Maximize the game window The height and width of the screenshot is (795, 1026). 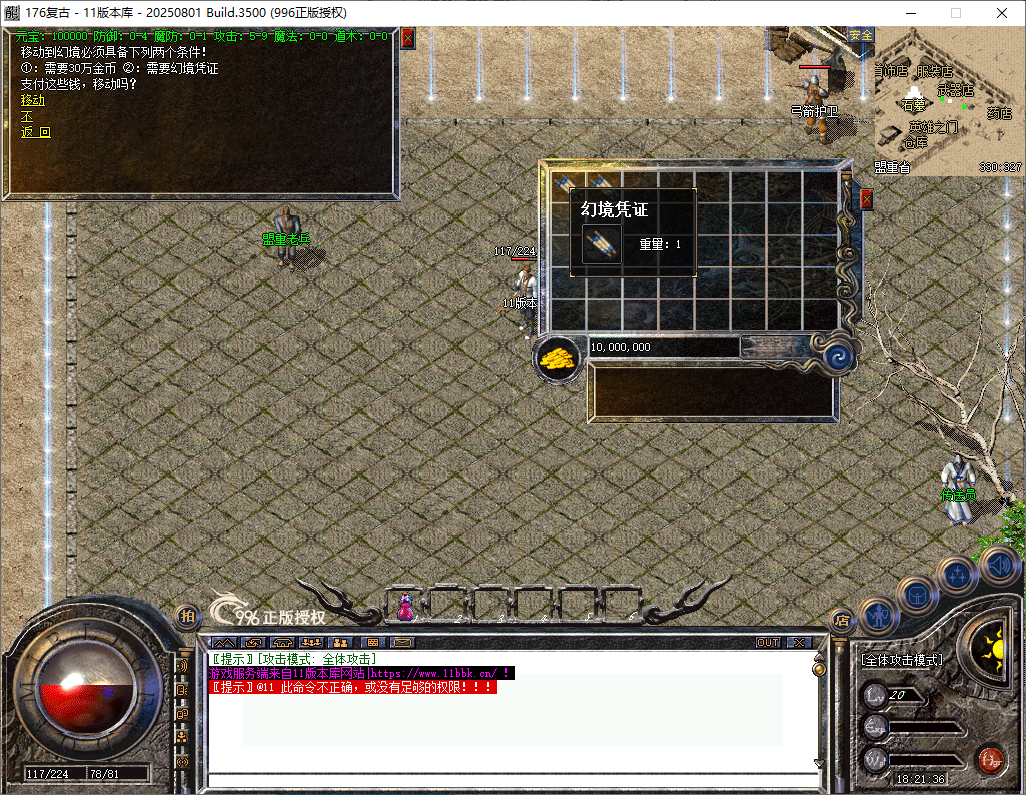(955, 13)
